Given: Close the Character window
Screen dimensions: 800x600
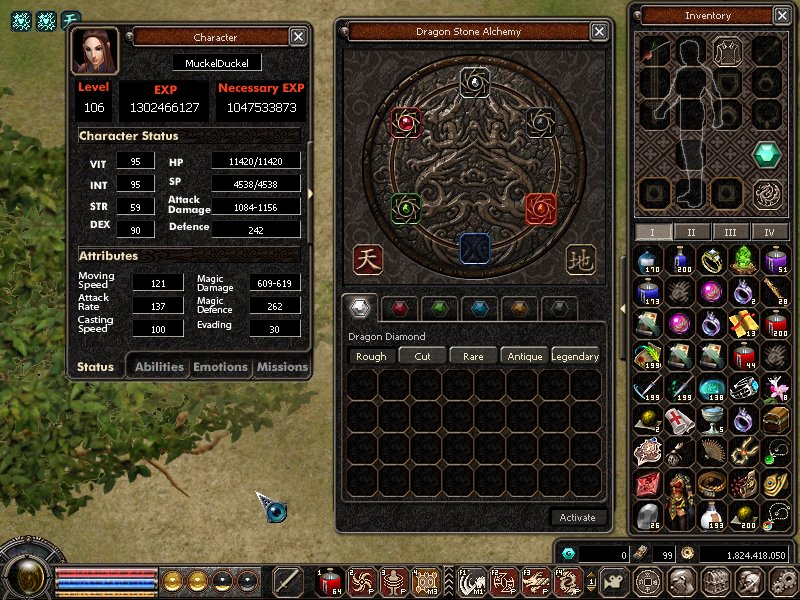Looking at the screenshot, I should (x=298, y=37).
